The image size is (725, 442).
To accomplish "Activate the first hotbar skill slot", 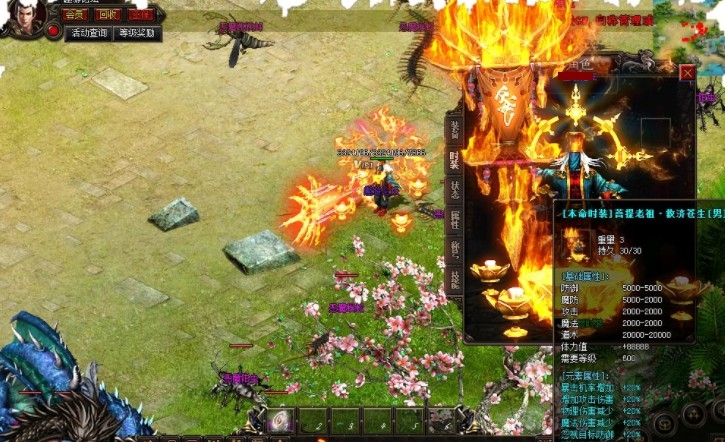I will tap(281, 422).
